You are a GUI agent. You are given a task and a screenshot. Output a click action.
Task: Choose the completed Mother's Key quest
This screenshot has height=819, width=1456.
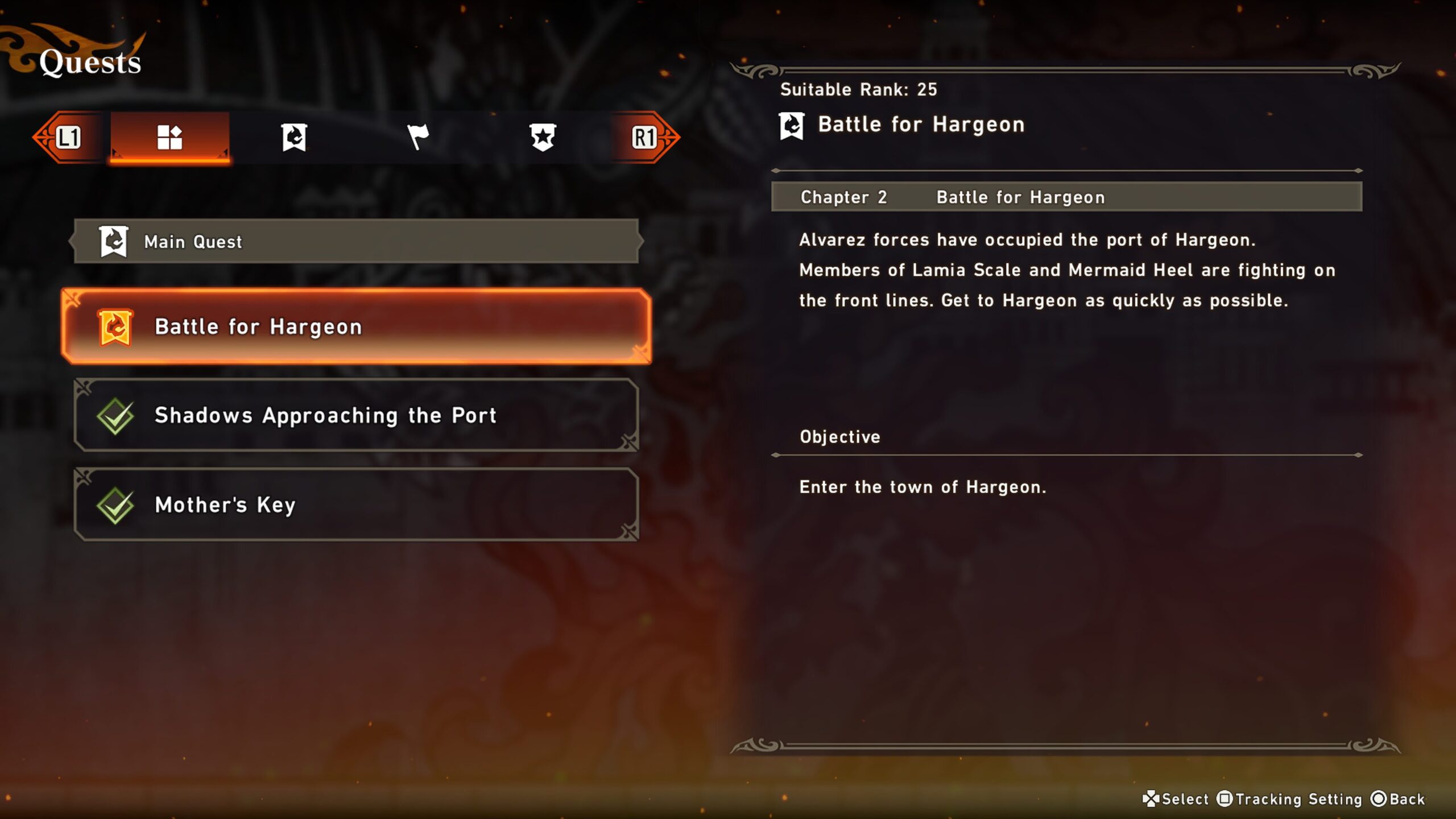tap(356, 504)
